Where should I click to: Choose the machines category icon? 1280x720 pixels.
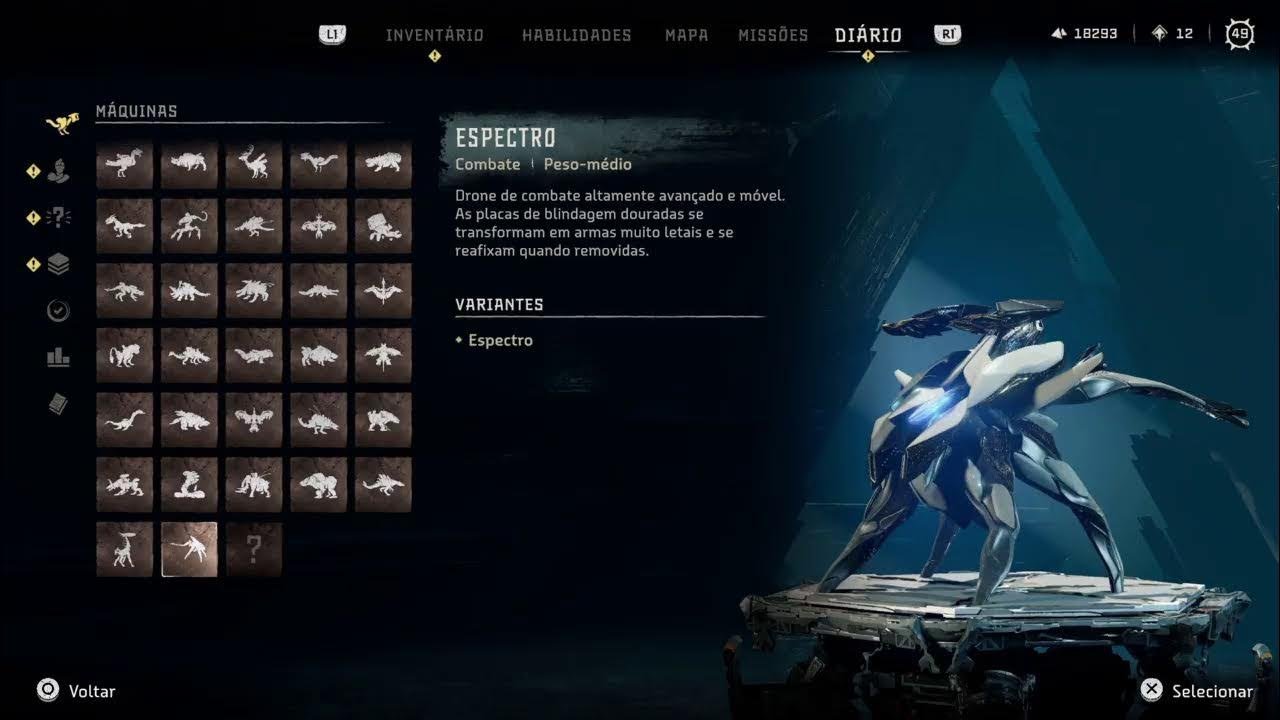[x=60, y=123]
